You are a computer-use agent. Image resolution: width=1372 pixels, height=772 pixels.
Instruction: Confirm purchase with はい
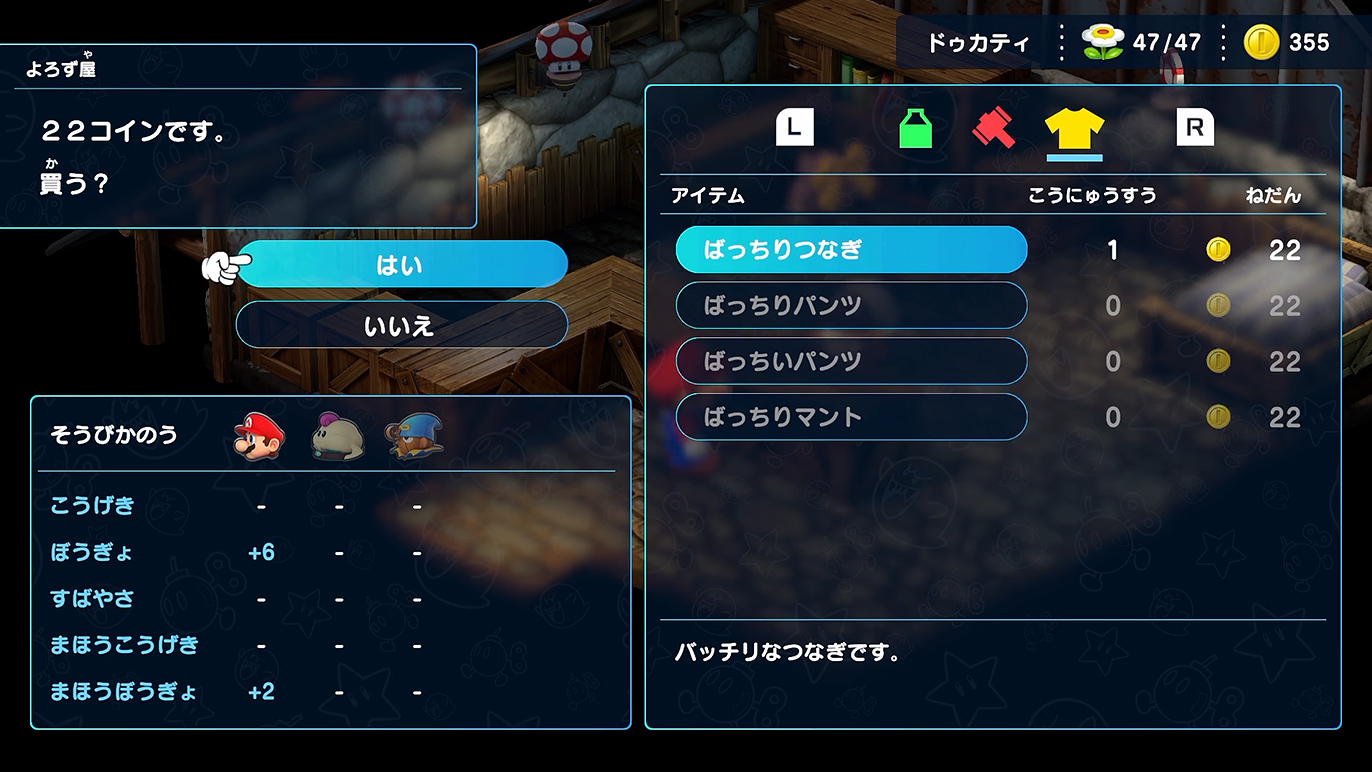coord(401,265)
